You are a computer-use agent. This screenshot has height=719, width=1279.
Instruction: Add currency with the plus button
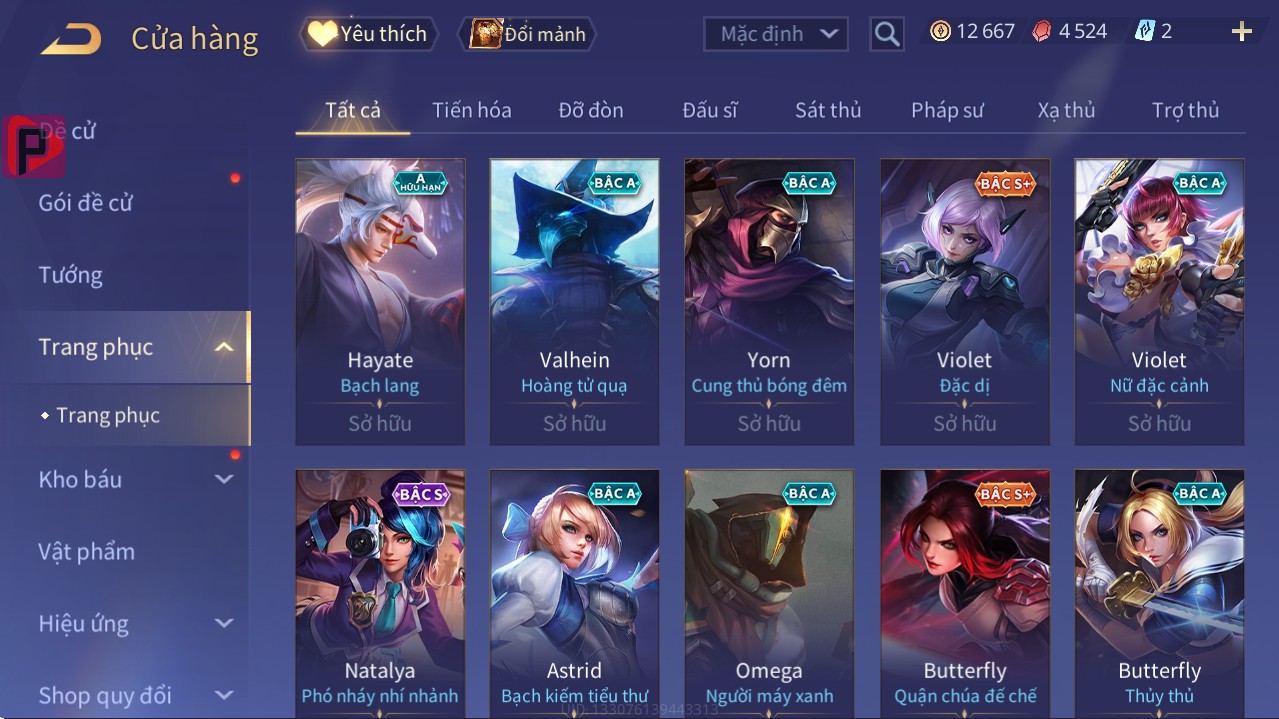pyautogui.click(x=1241, y=32)
